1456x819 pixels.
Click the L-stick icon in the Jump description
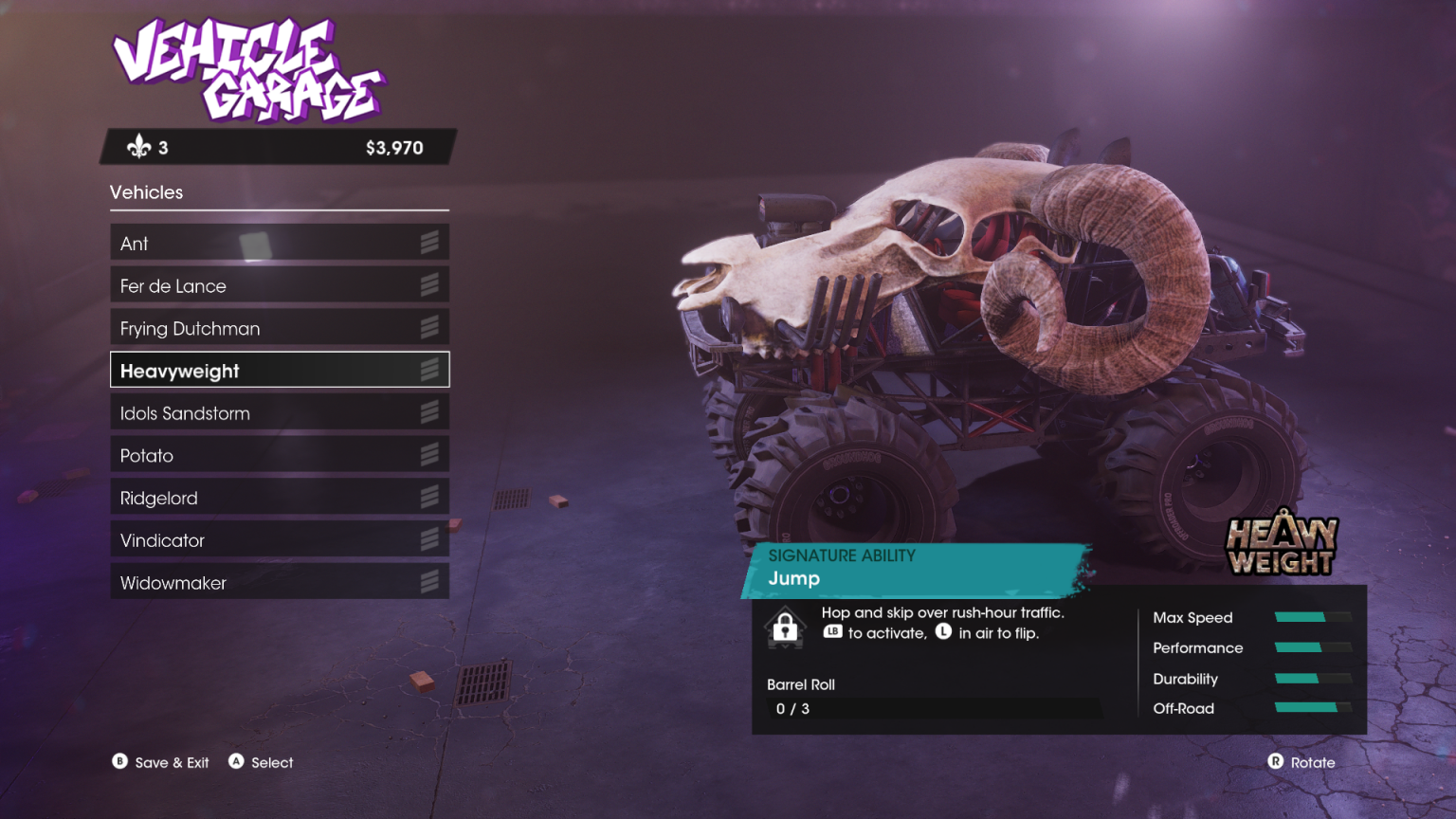click(943, 632)
